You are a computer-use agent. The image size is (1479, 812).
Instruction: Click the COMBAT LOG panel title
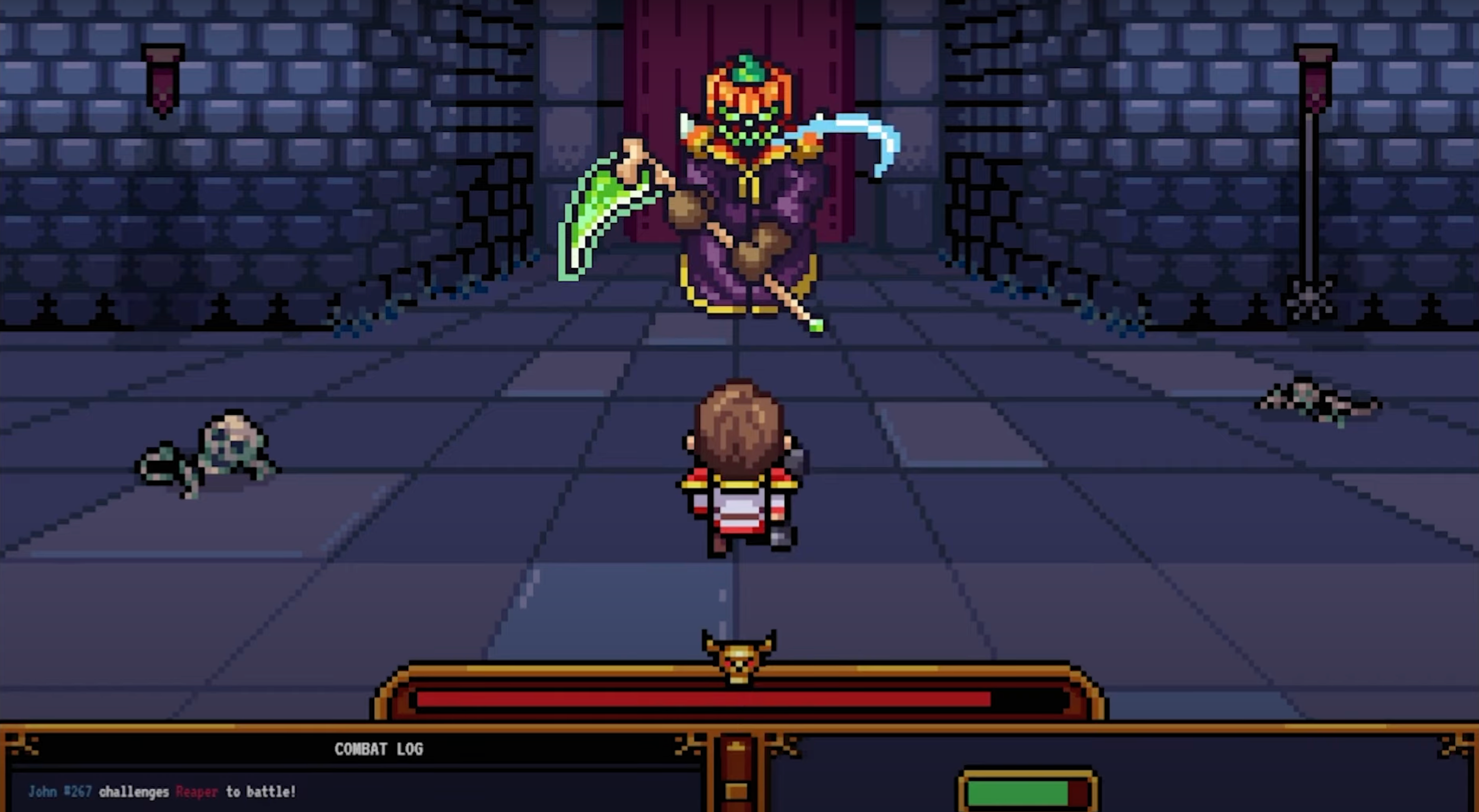point(380,749)
